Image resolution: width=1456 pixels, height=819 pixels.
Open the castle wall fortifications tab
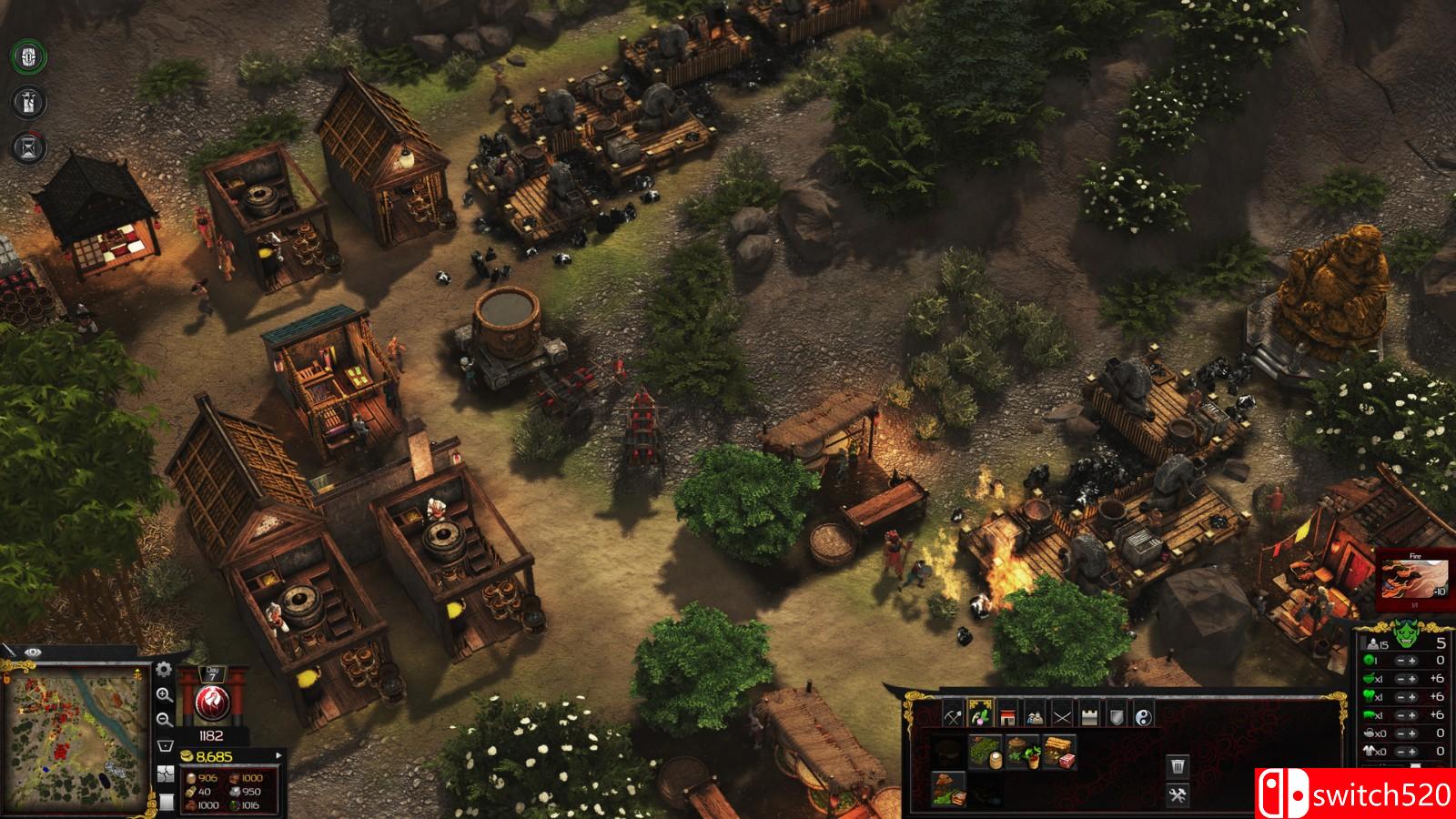[x=1089, y=715]
